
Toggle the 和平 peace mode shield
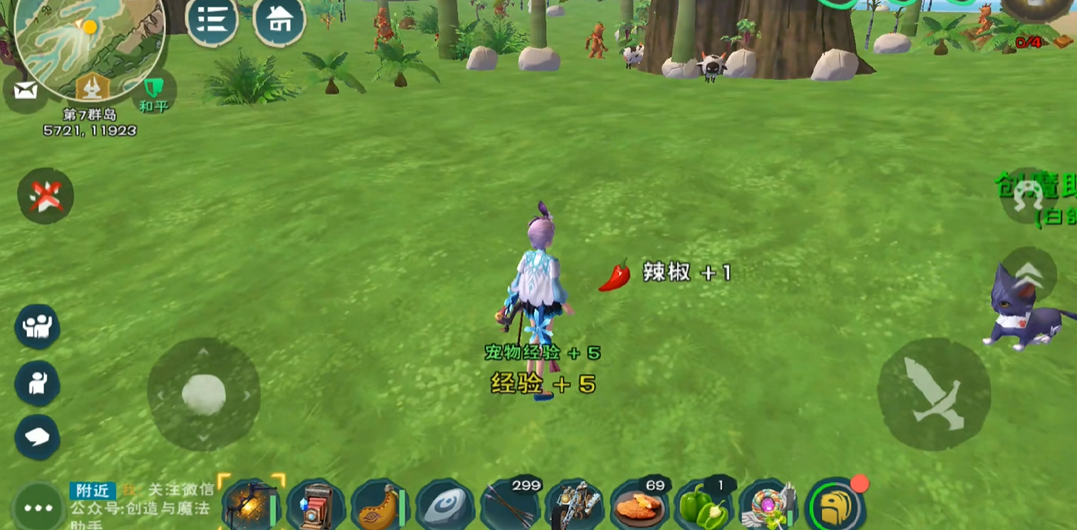click(x=153, y=92)
